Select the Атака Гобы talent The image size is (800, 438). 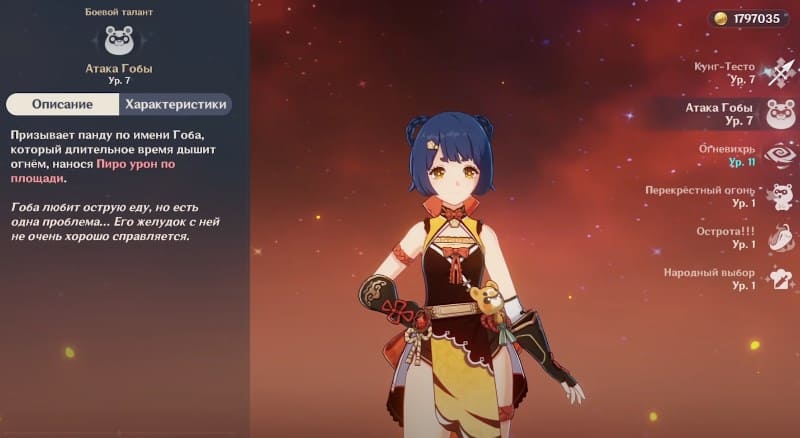pyautogui.click(x=779, y=114)
